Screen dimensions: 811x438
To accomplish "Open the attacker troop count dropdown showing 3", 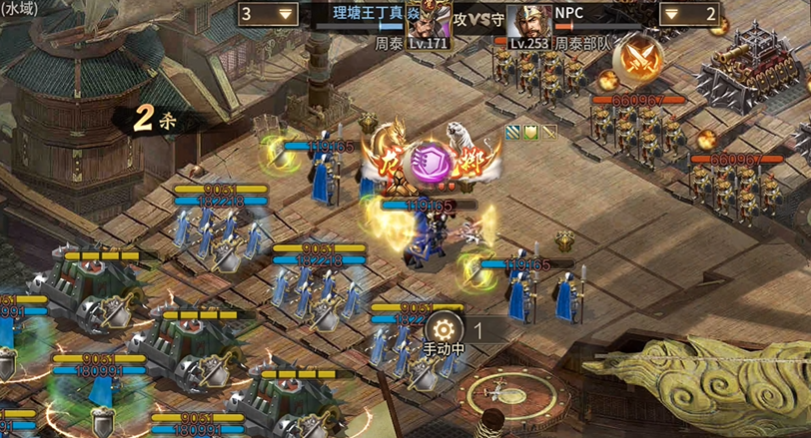I will (x=269, y=14).
